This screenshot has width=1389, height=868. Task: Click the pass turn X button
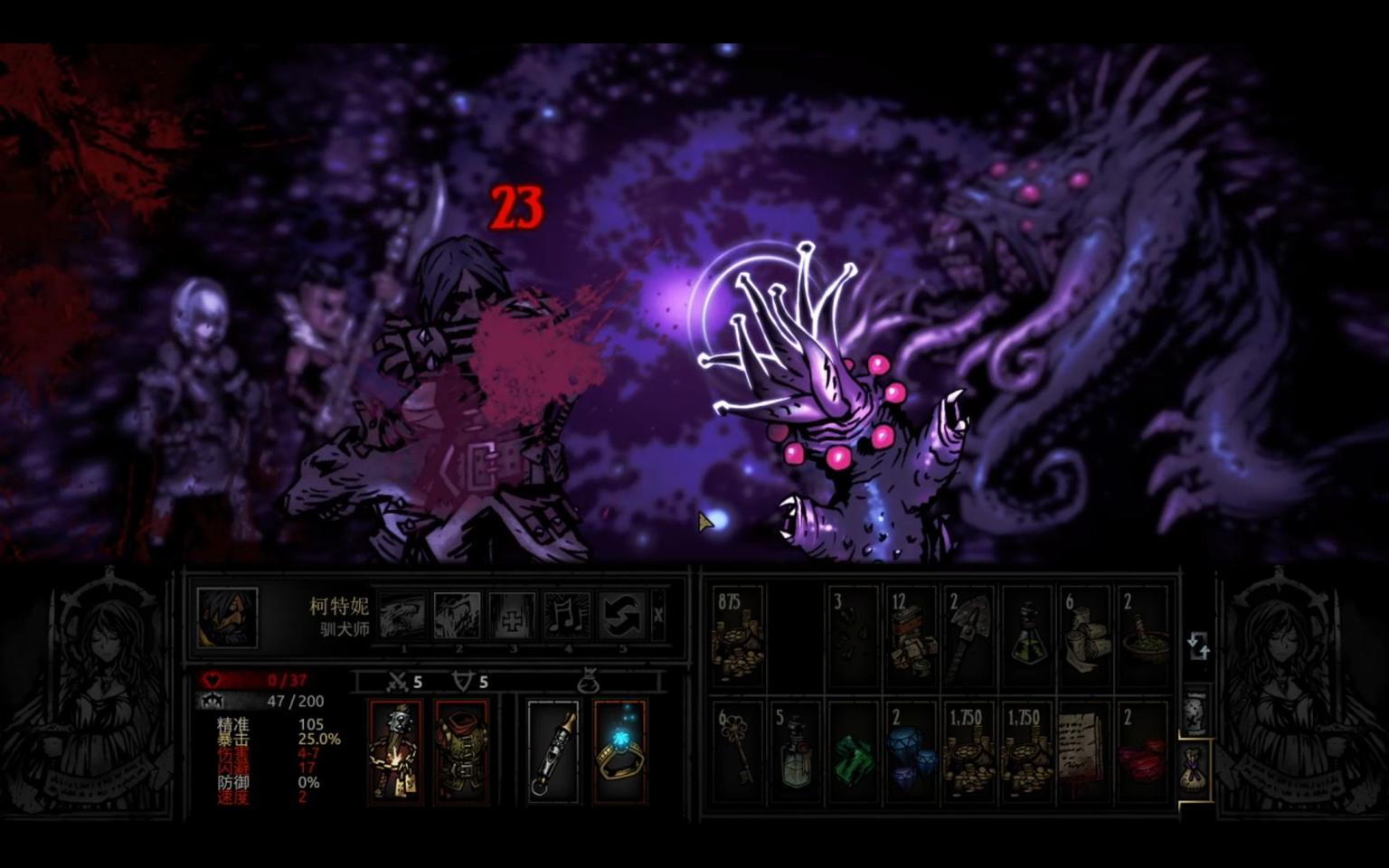point(658,616)
